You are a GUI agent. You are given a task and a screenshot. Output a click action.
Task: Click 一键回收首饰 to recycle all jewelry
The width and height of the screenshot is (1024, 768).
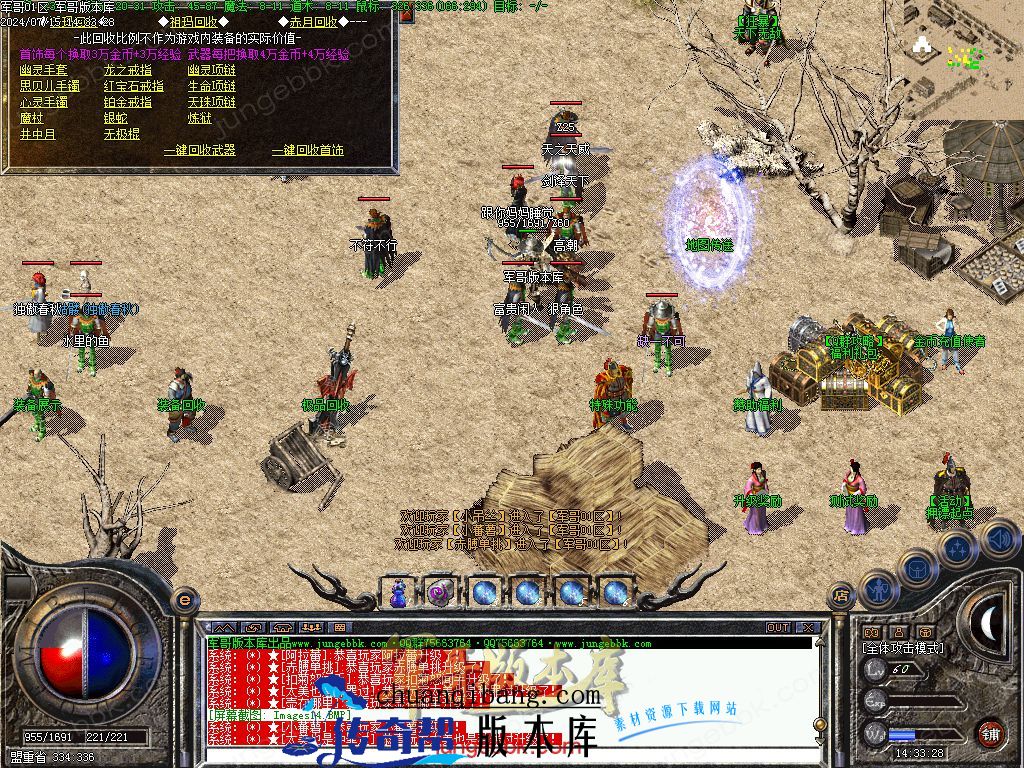pyautogui.click(x=308, y=150)
